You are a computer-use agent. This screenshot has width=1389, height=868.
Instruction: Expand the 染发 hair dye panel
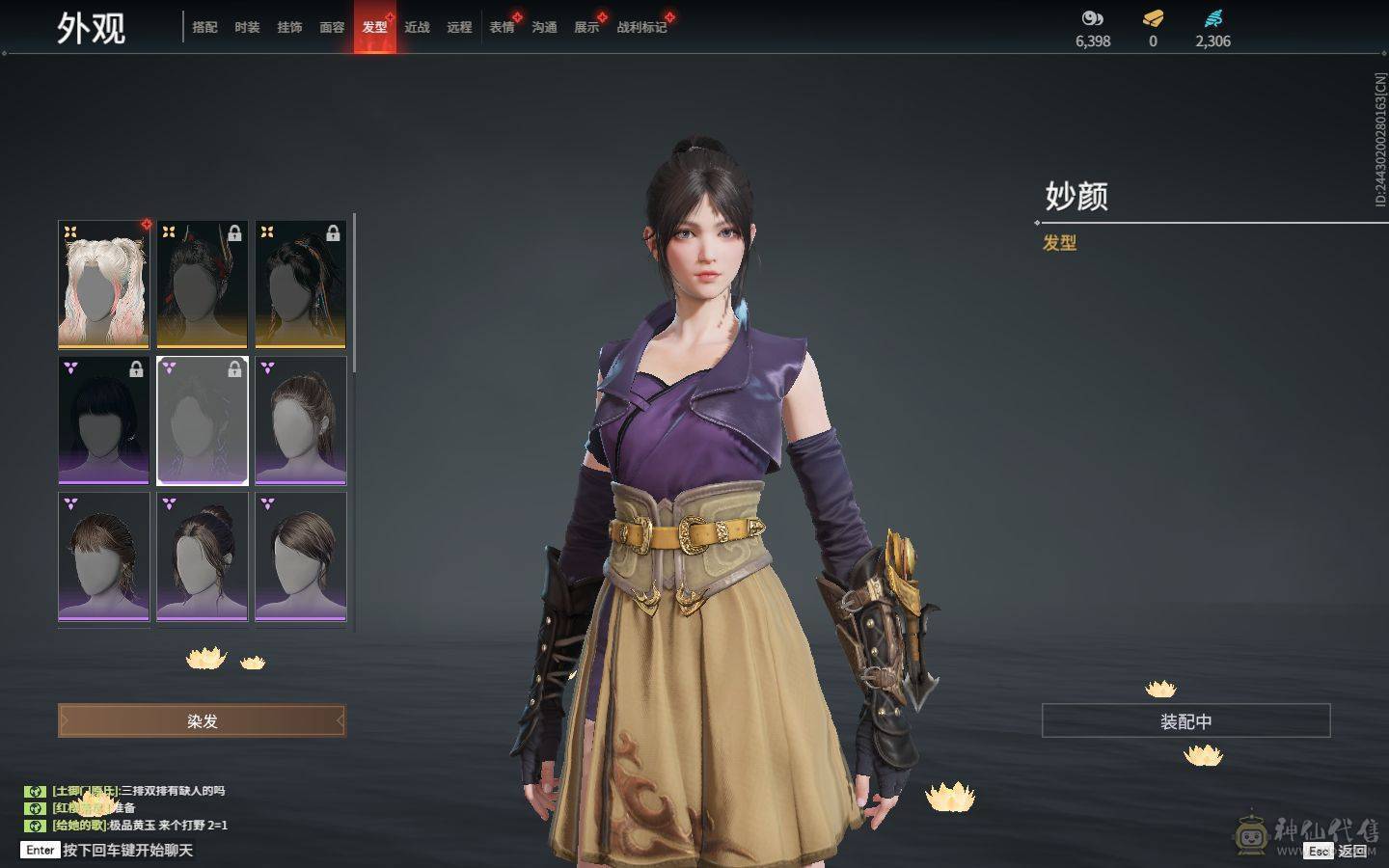202,720
